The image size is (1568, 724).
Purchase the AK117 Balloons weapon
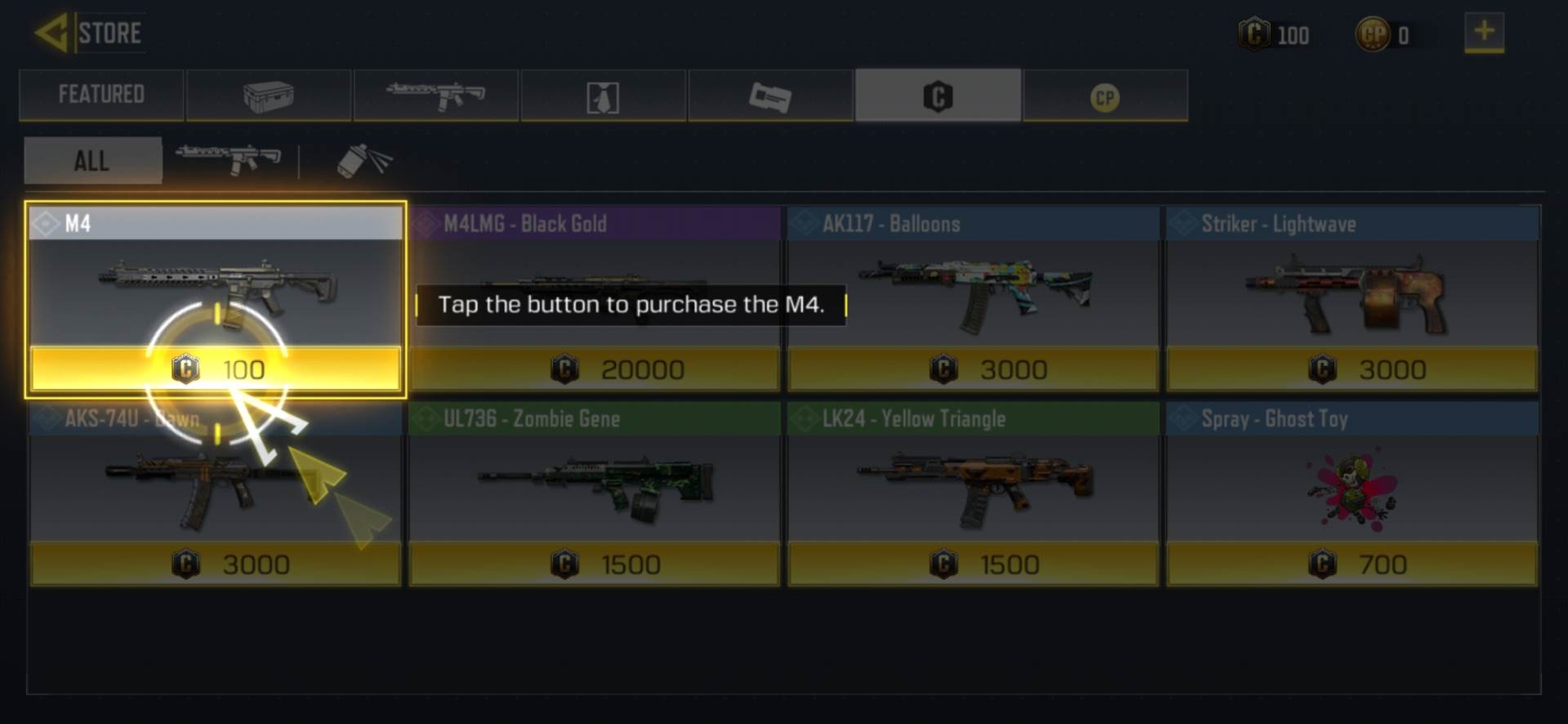pyautogui.click(x=973, y=369)
